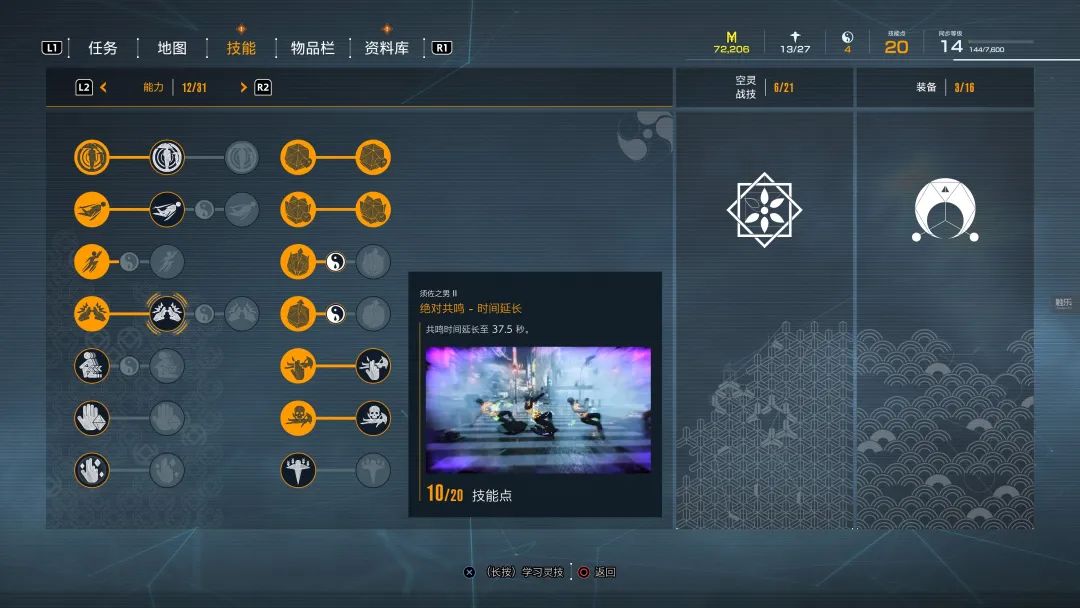Viewport: 1080px width, 608px height.
Task: Click the skill preview video thumbnail
Action: (538, 410)
